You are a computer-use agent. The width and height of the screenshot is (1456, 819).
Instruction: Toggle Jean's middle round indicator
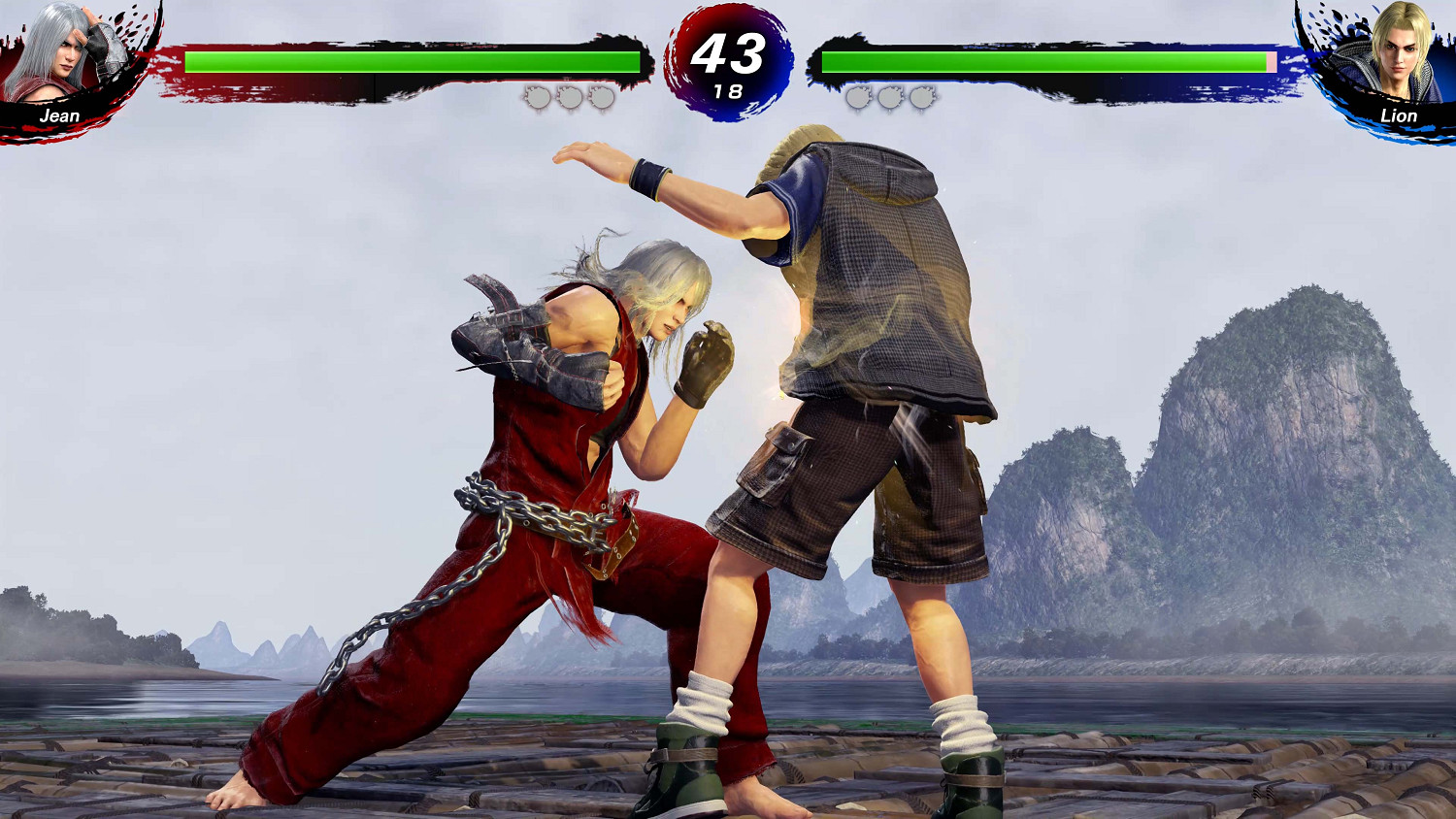coord(571,98)
